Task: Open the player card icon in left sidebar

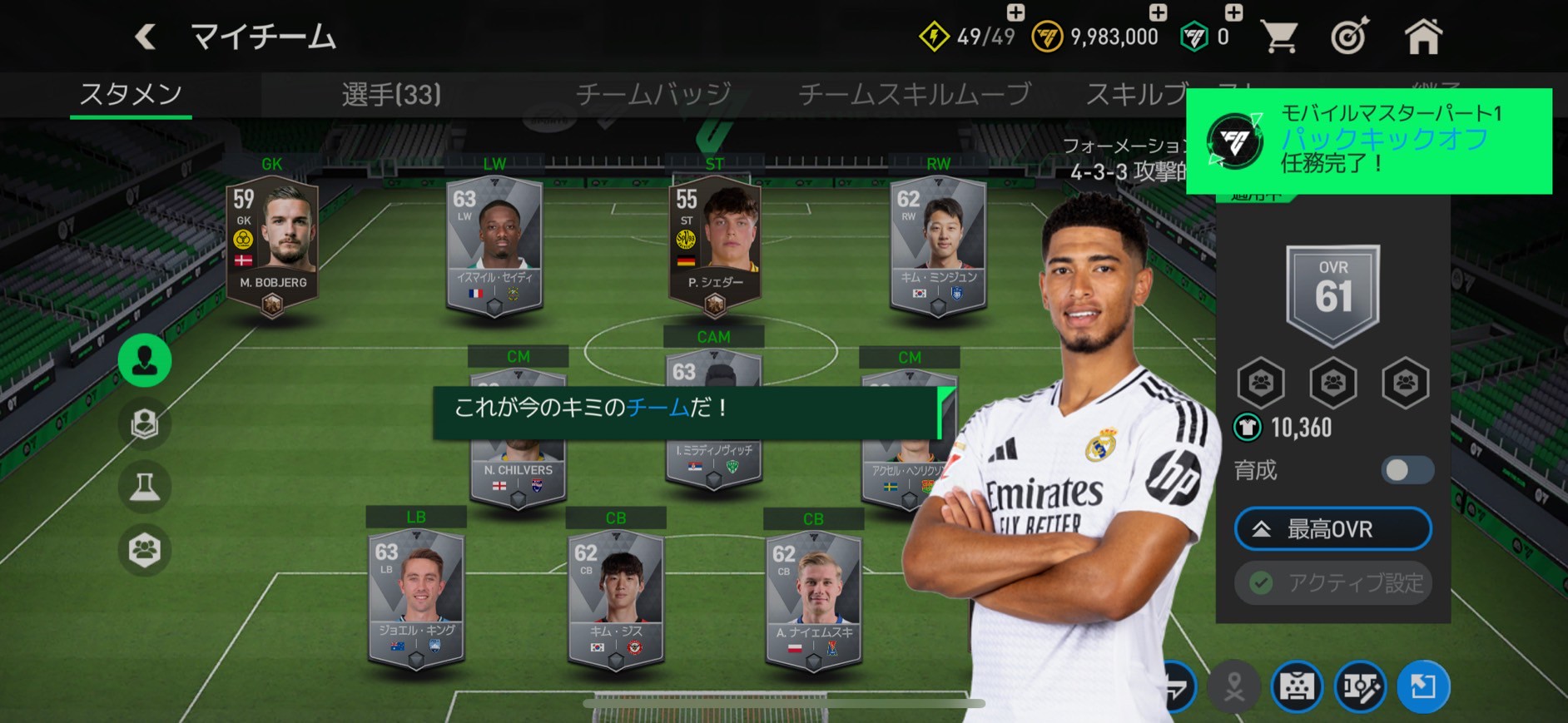Action: click(x=145, y=423)
